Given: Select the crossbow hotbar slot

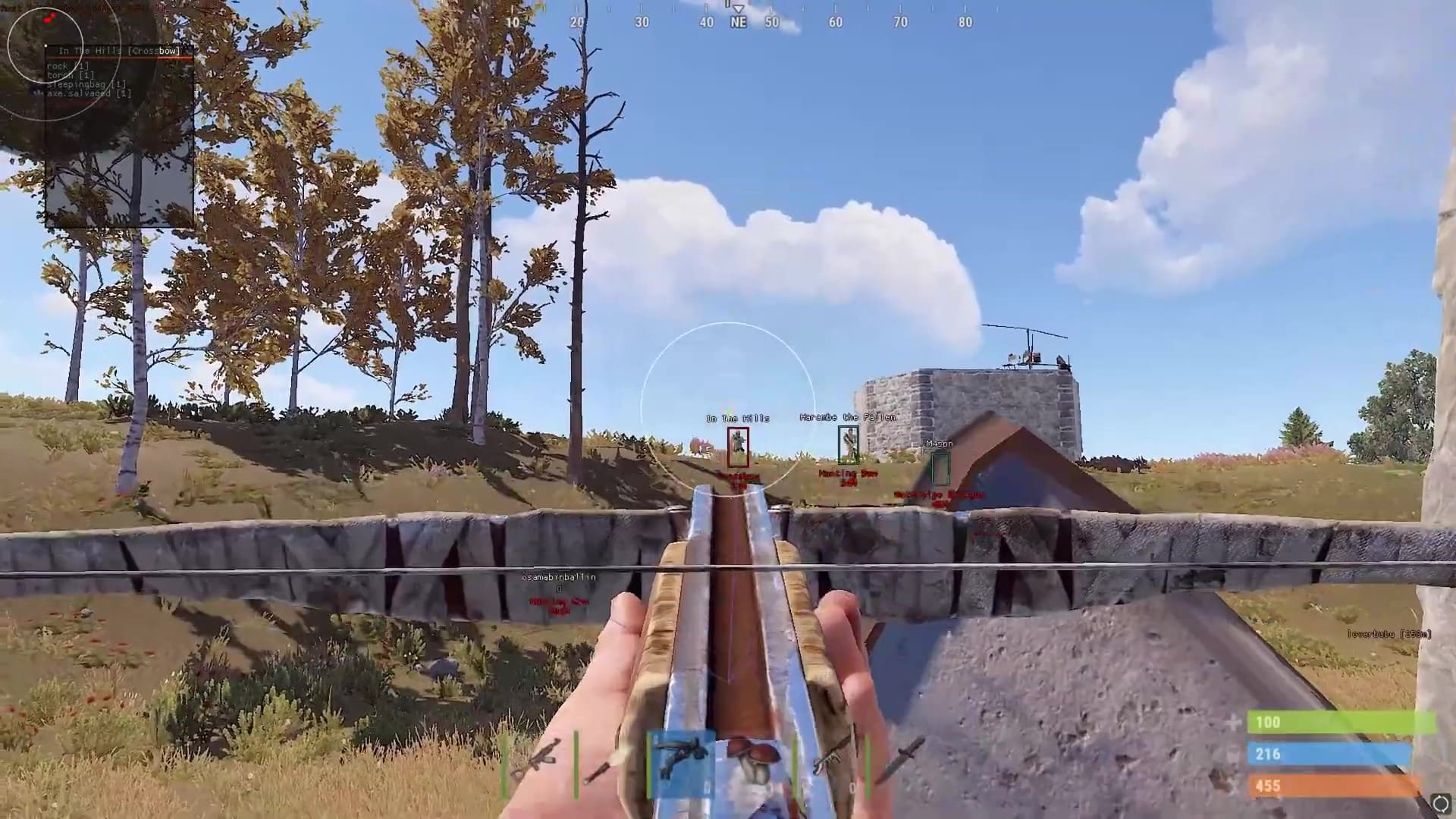Looking at the screenshot, I should (x=682, y=764).
